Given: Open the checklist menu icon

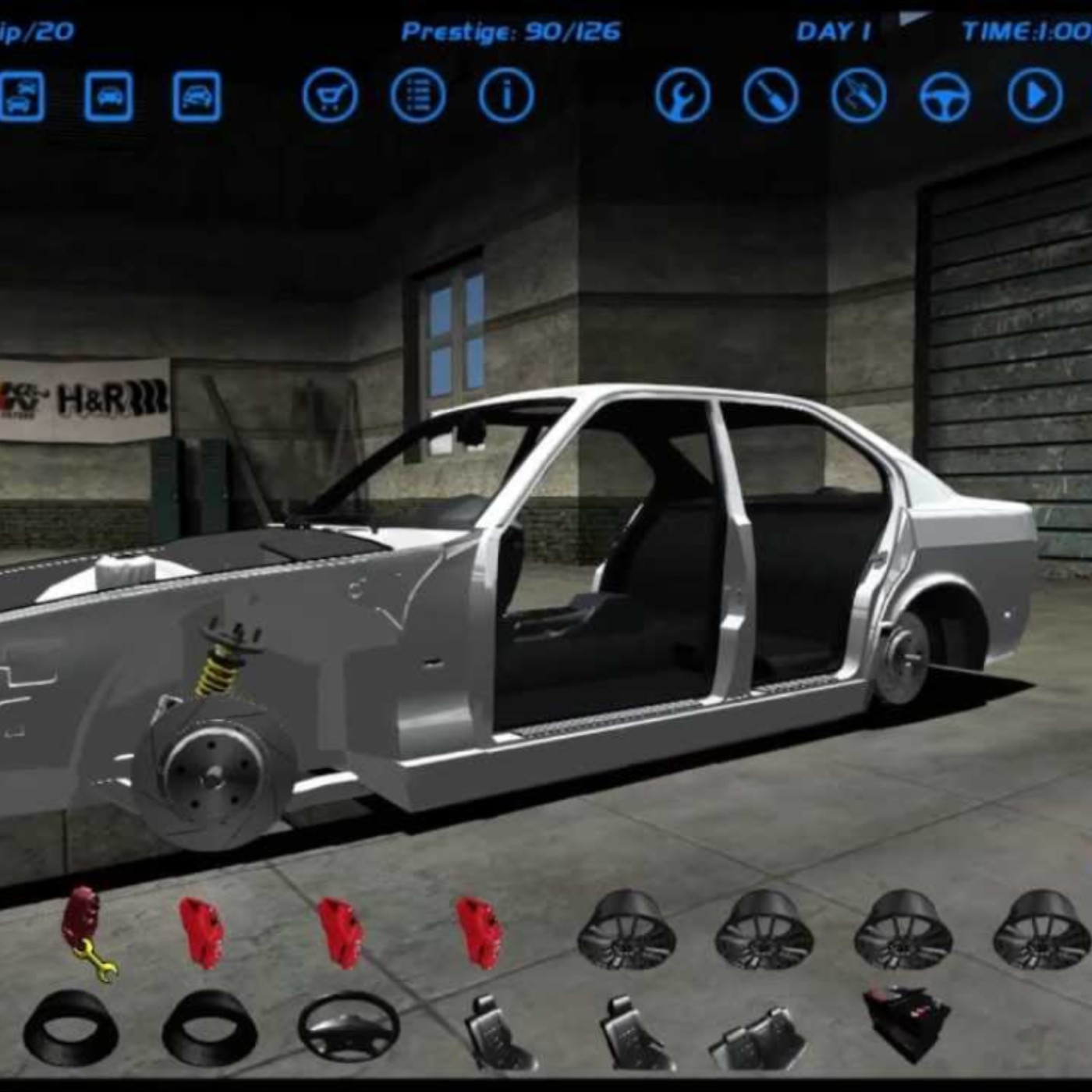Looking at the screenshot, I should click(x=418, y=97).
